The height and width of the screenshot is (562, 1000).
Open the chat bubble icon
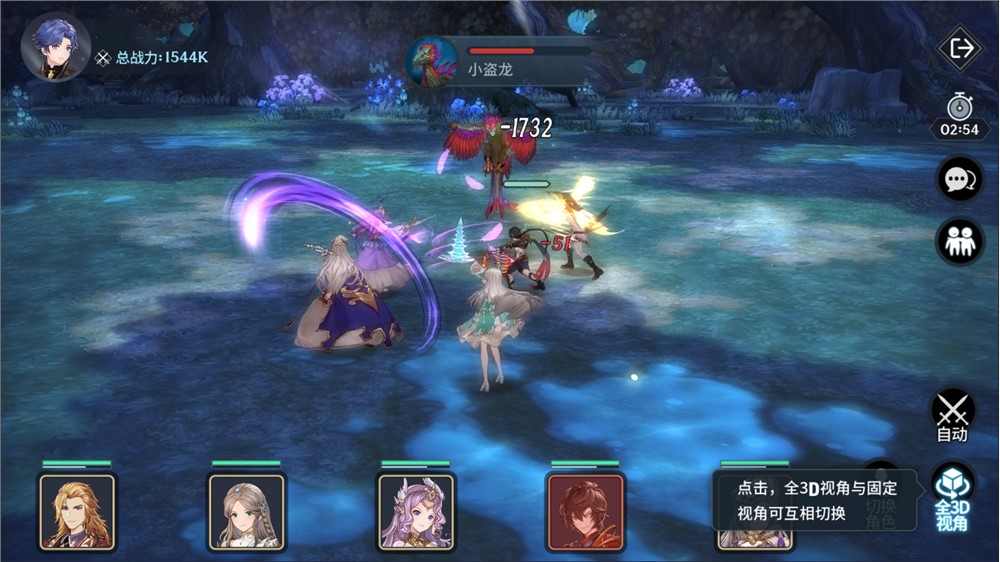pos(959,179)
